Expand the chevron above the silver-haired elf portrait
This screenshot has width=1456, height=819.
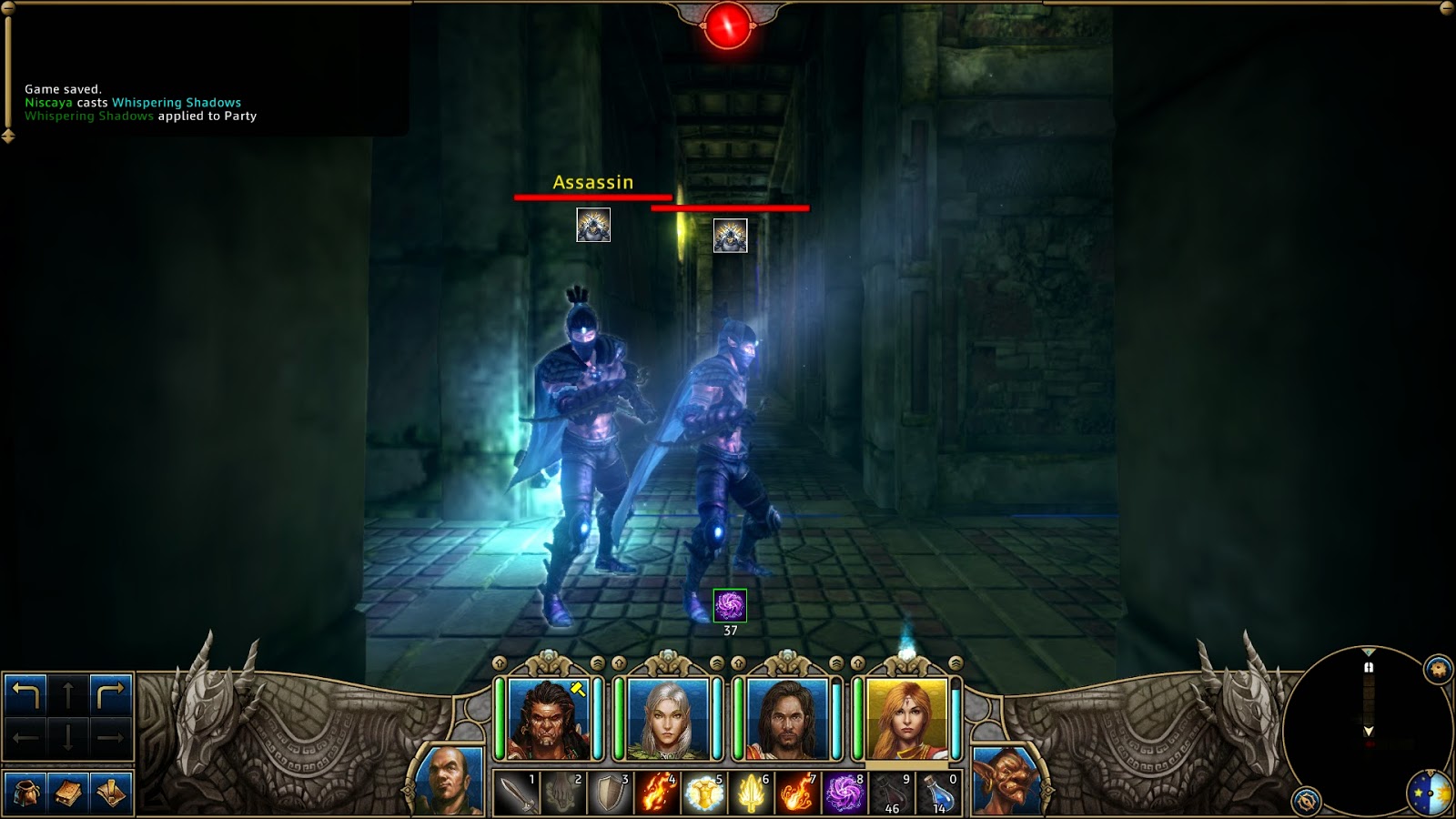[715, 663]
